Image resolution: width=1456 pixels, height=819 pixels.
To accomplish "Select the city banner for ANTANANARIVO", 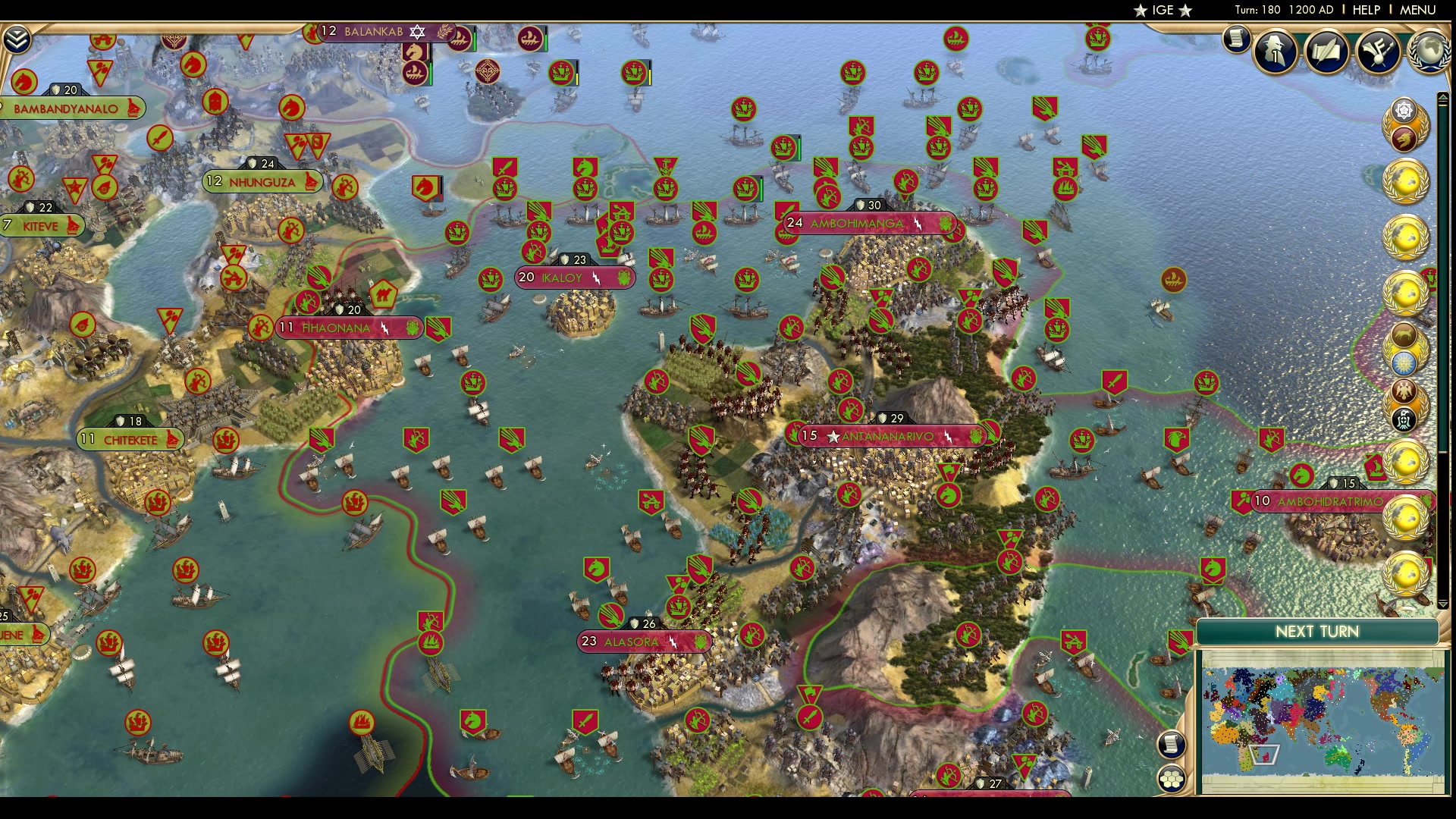I will click(x=887, y=435).
